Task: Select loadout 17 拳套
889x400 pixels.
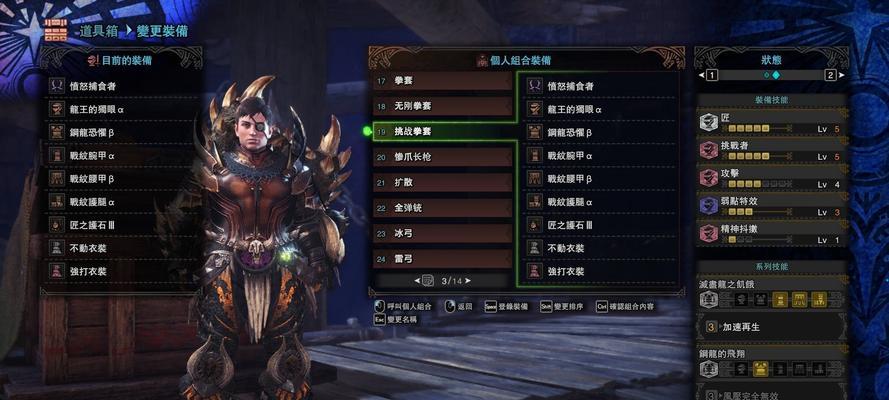Action: click(x=442, y=80)
